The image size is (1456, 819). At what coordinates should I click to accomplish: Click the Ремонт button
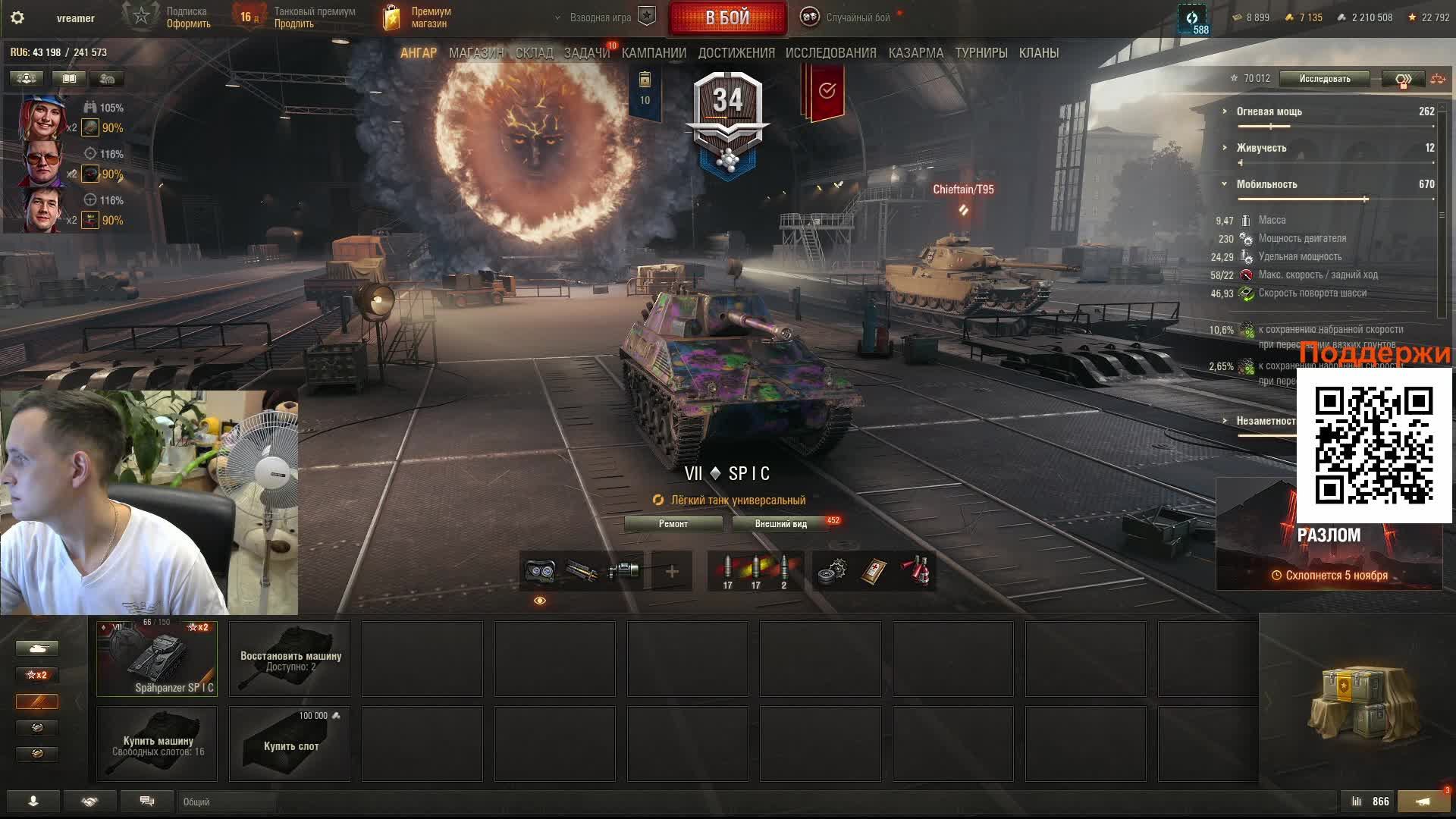[673, 524]
